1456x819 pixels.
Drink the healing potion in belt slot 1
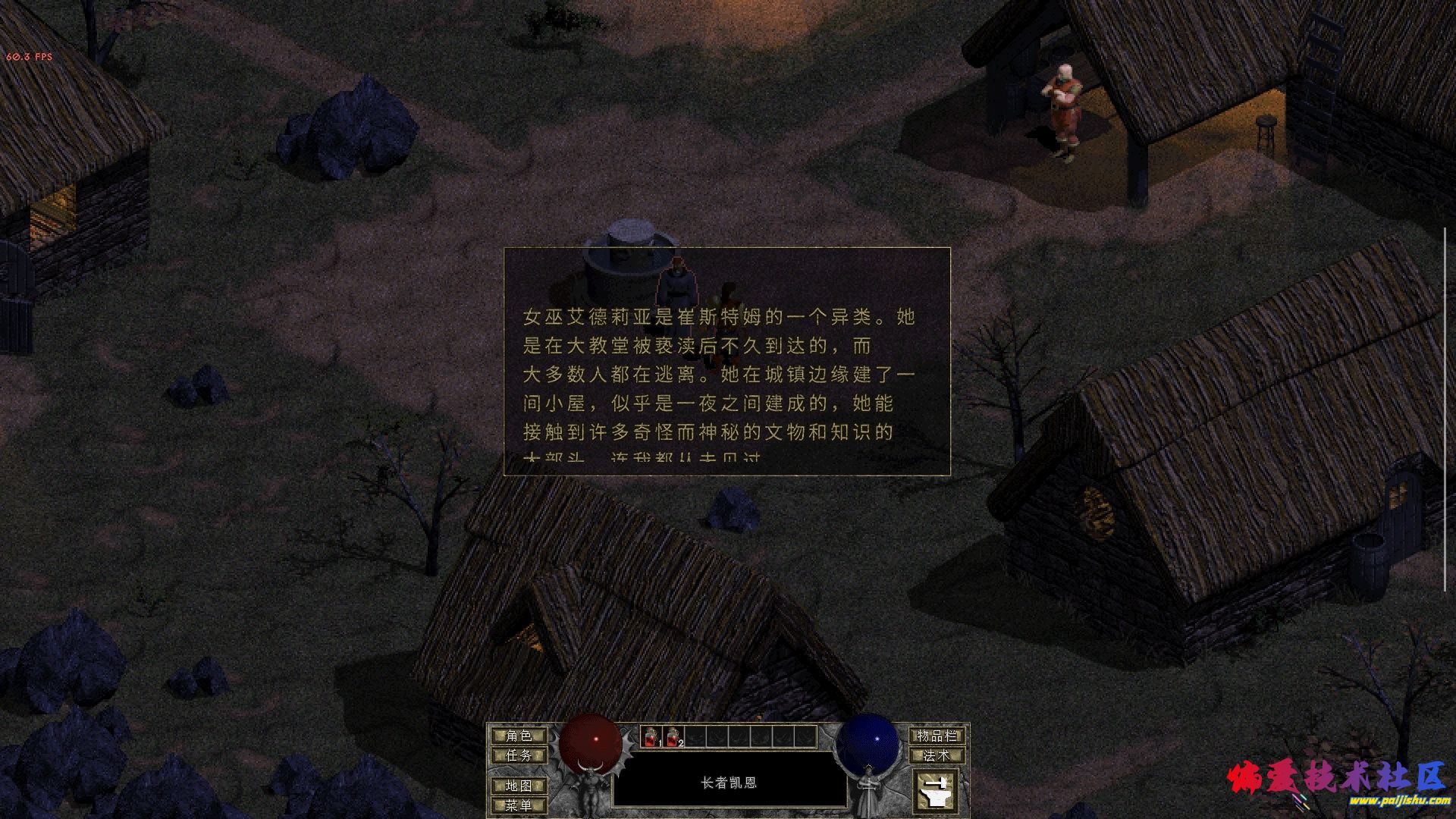pyautogui.click(x=652, y=735)
